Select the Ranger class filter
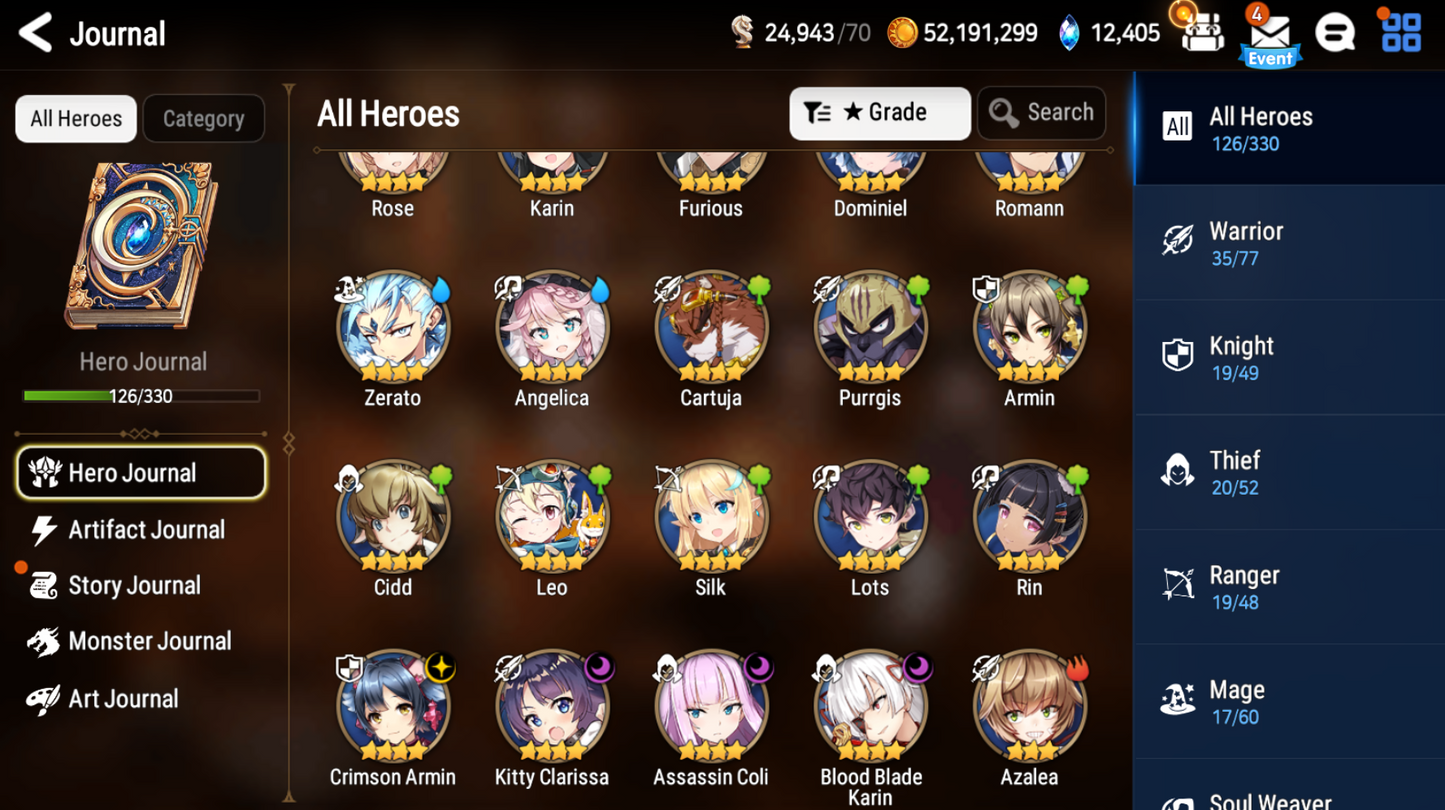The width and height of the screenshot is (1445, 810). (1289, 586)
